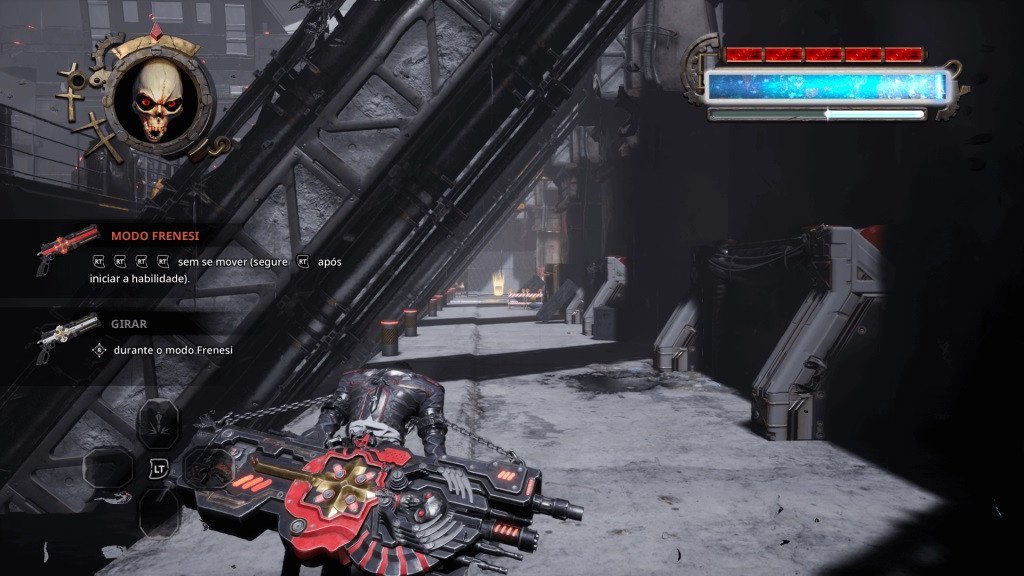Click the red-eyed skull portrait

[160, 98]
